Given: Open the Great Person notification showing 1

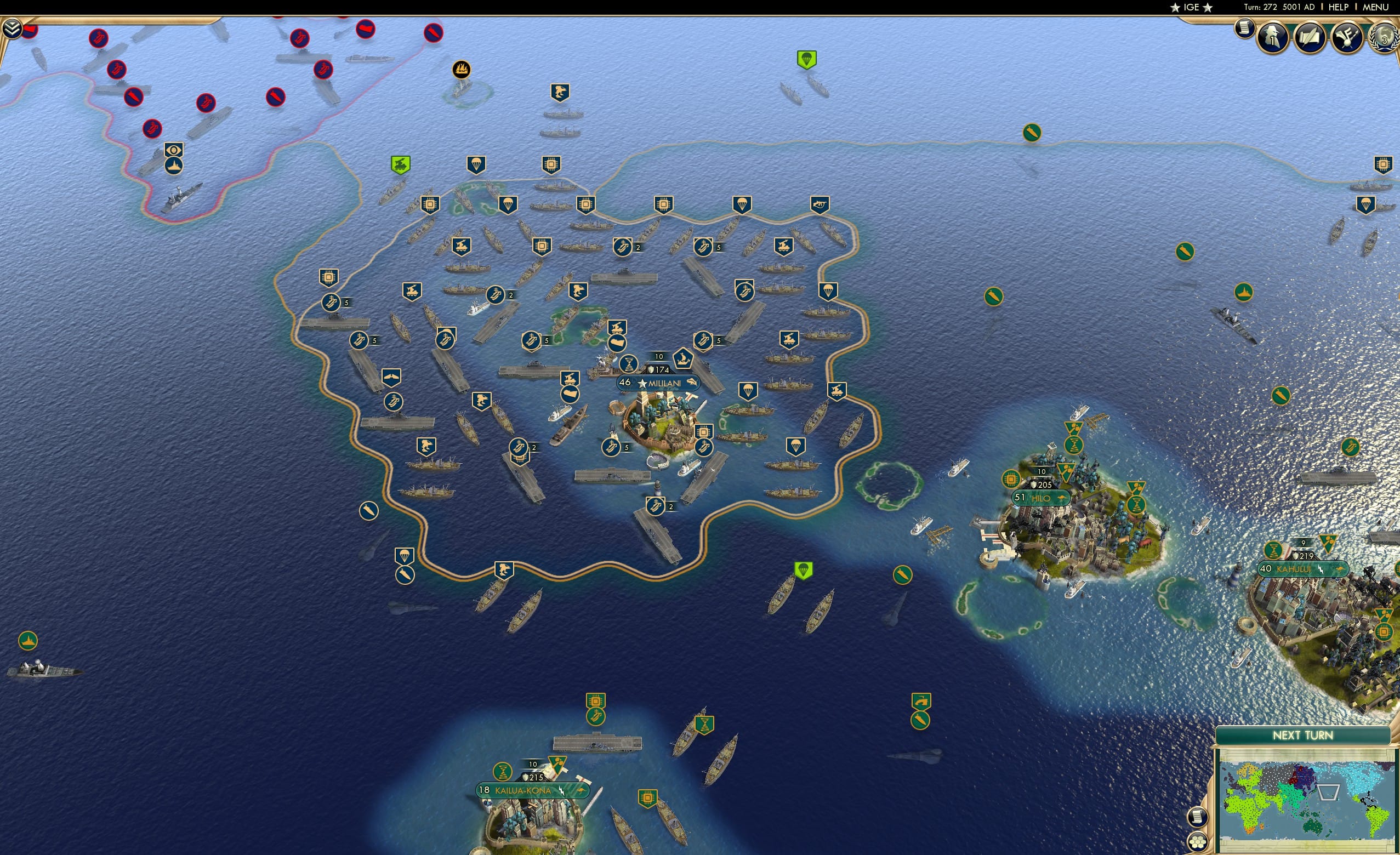Looking at the screenshot, I should (1273, 37).
